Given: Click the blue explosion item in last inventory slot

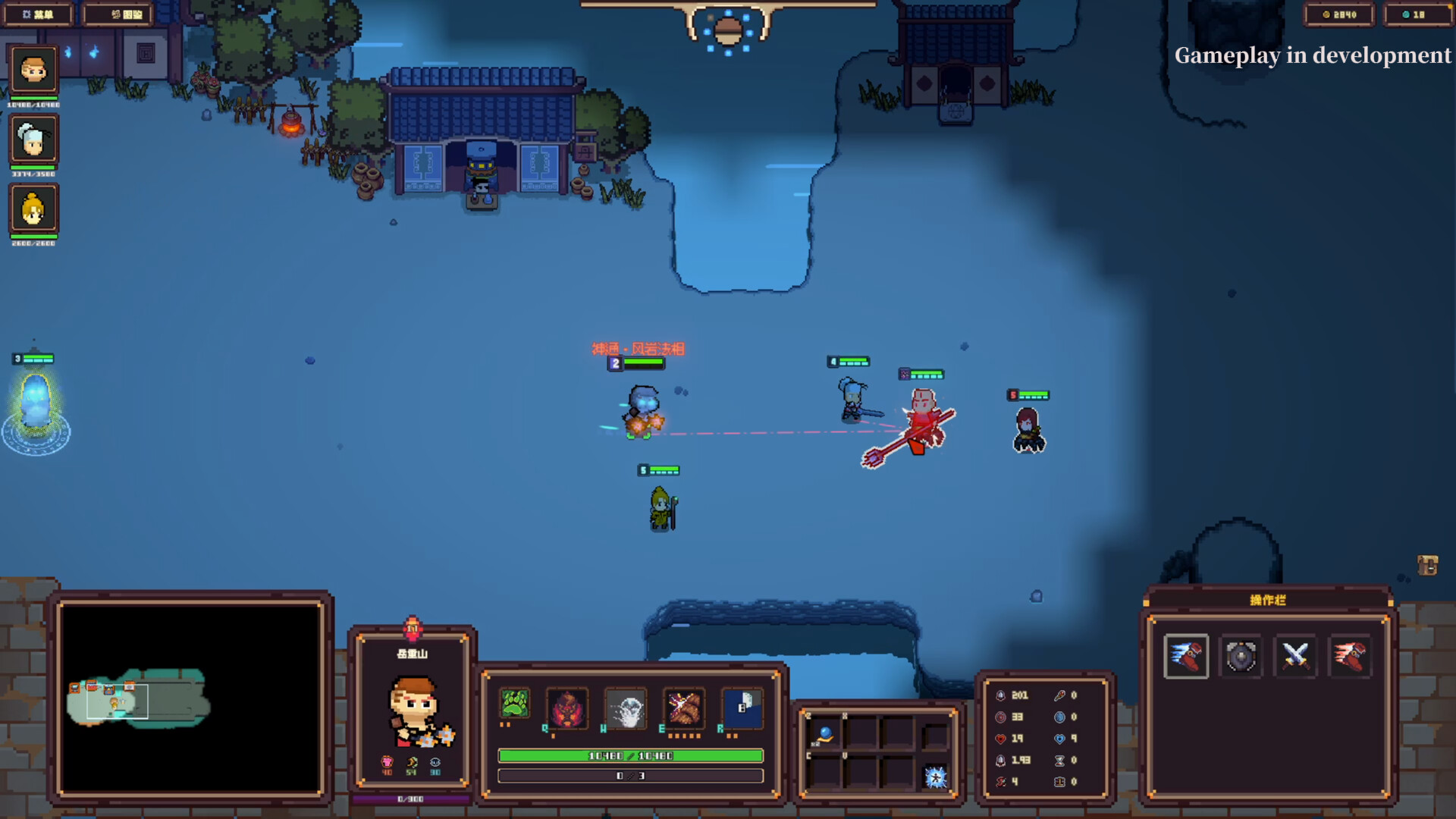Looking at the screenshot, I should pos(937,775).
